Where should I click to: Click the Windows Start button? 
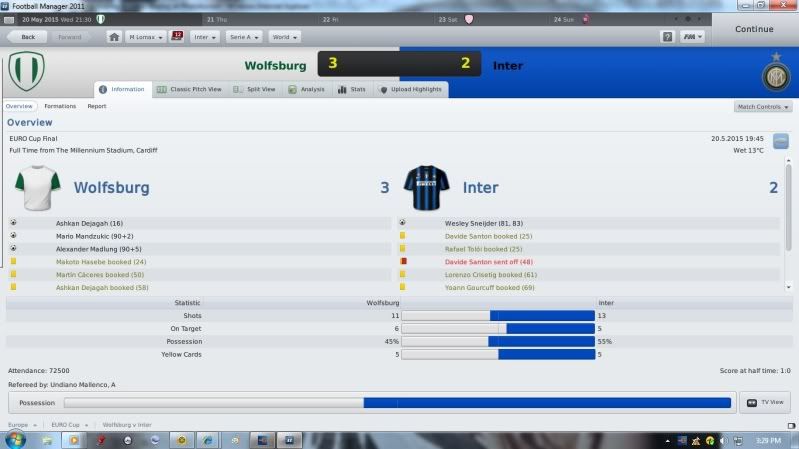[x=14, y=440]
